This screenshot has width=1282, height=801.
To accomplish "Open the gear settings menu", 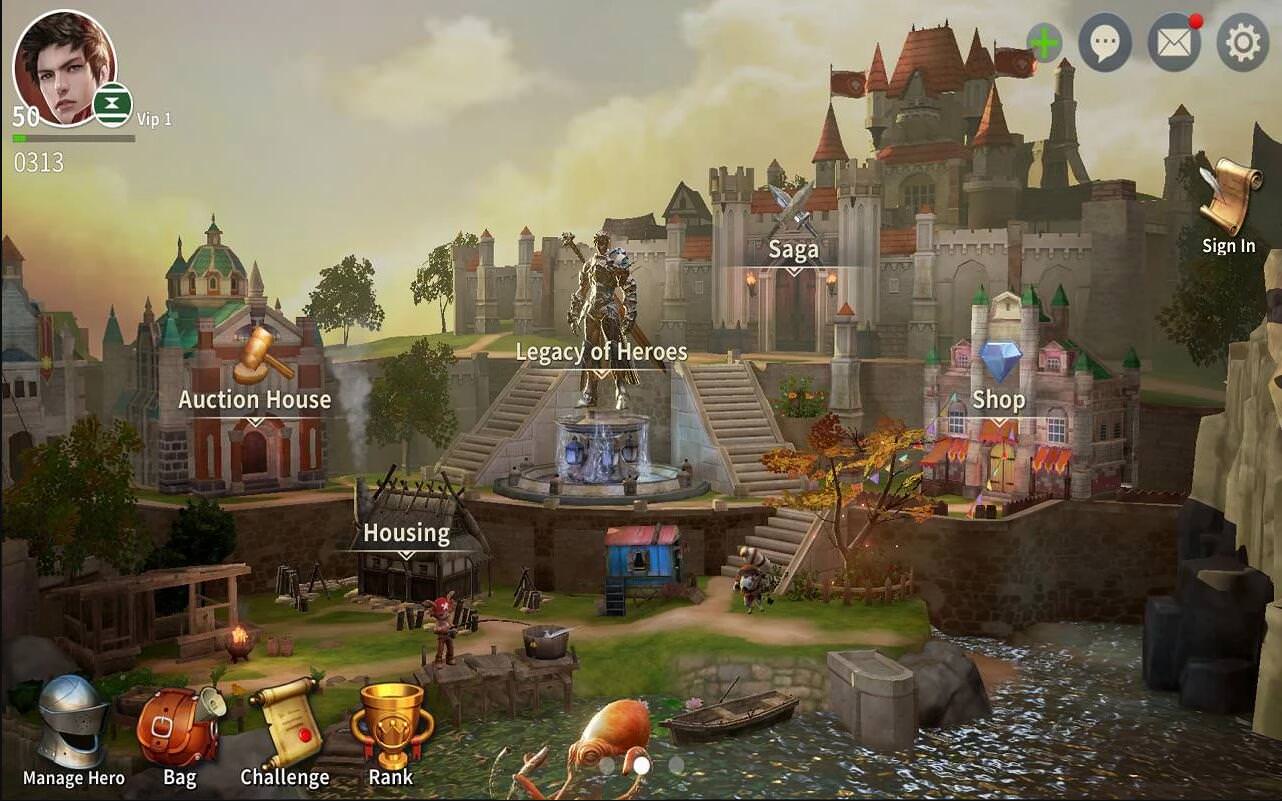I will (x=1242, y=43).
